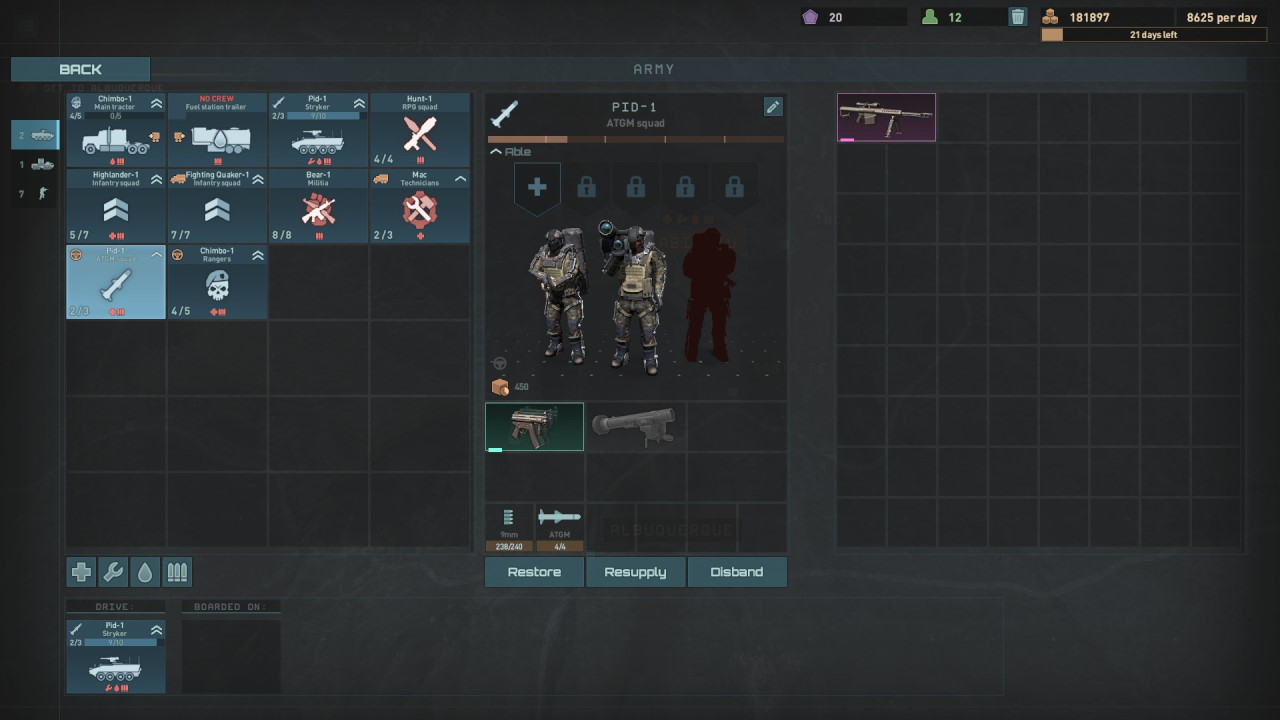The height and width of the screenshot is (720, 1280).
Task: Select the Chimbo-1 Main tractor unit
Action: tap(116, 130)
